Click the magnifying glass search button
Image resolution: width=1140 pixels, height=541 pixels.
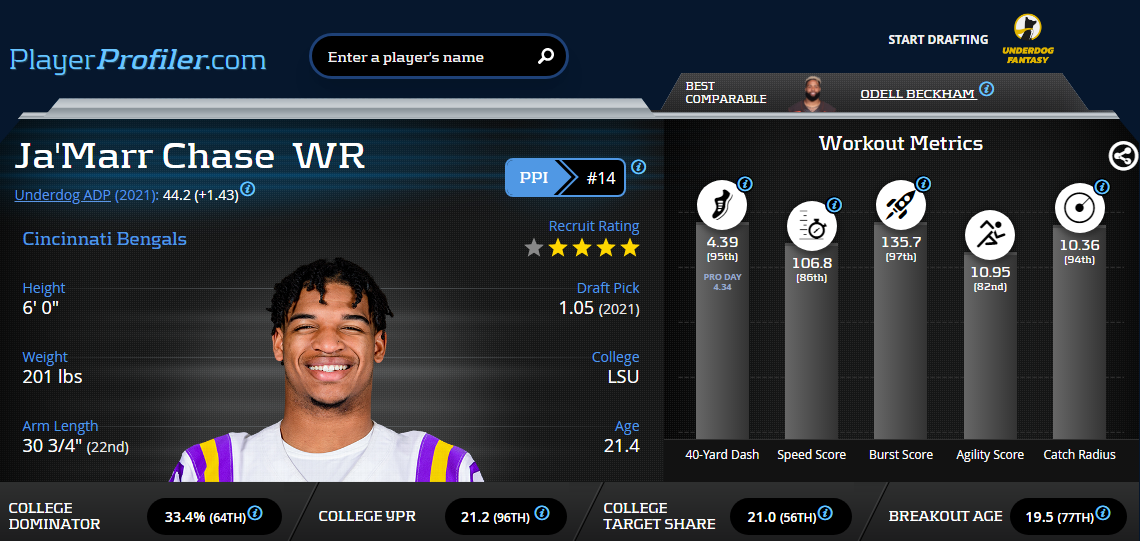[x=545, y=57]
